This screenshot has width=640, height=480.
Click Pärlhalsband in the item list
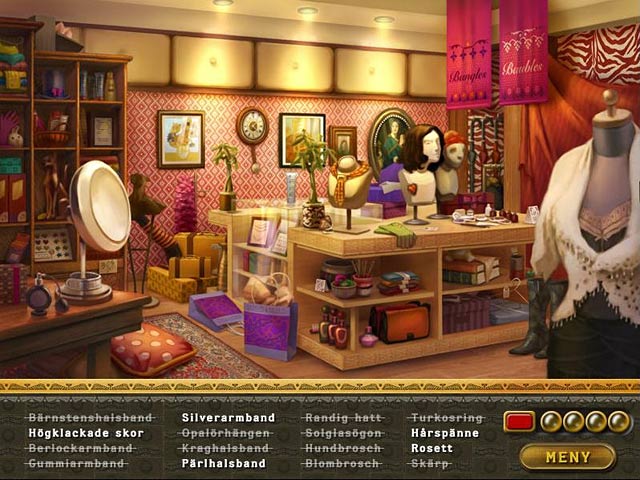tap(223, 464)
